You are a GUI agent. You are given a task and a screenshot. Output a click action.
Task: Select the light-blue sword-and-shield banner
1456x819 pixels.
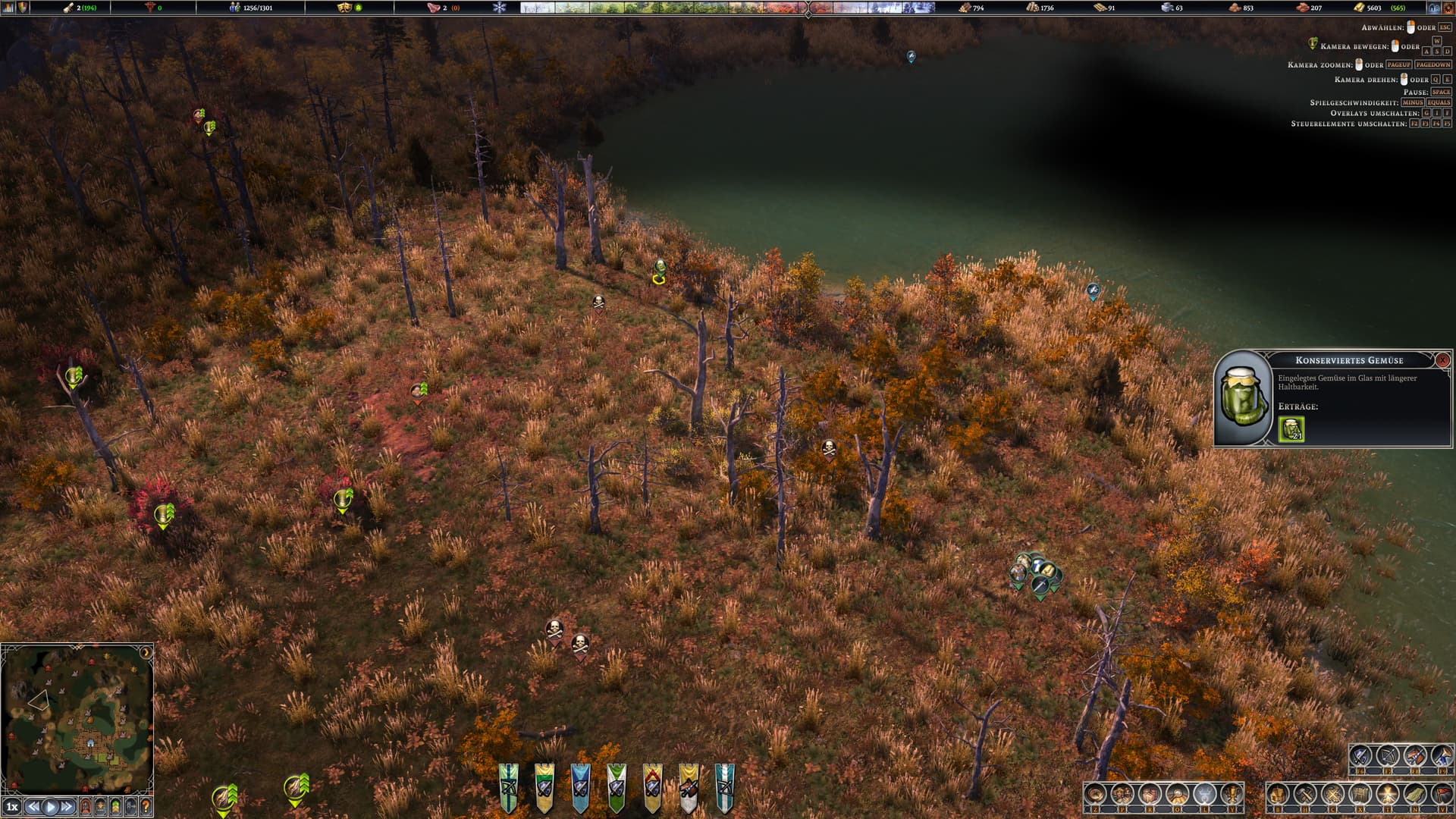[580, 787]
